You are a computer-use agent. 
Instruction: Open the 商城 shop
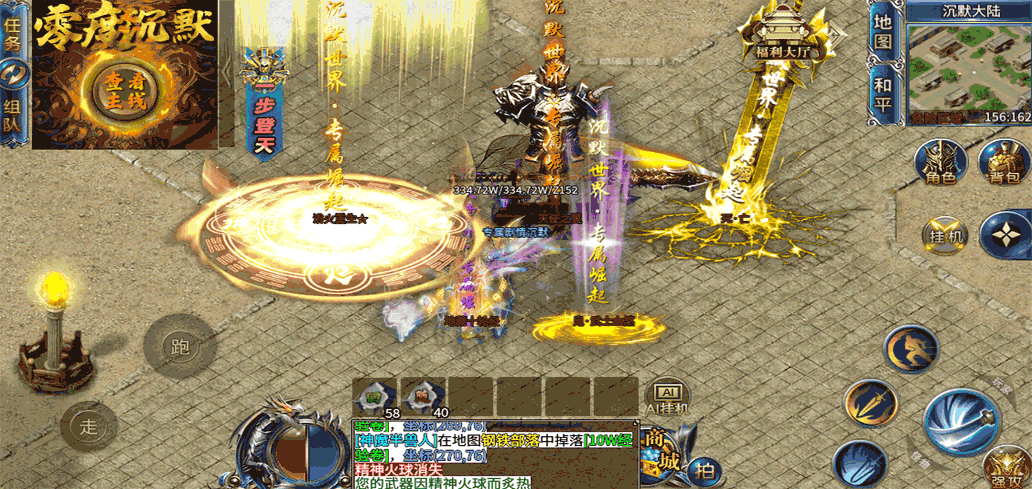tap(661, 448)
